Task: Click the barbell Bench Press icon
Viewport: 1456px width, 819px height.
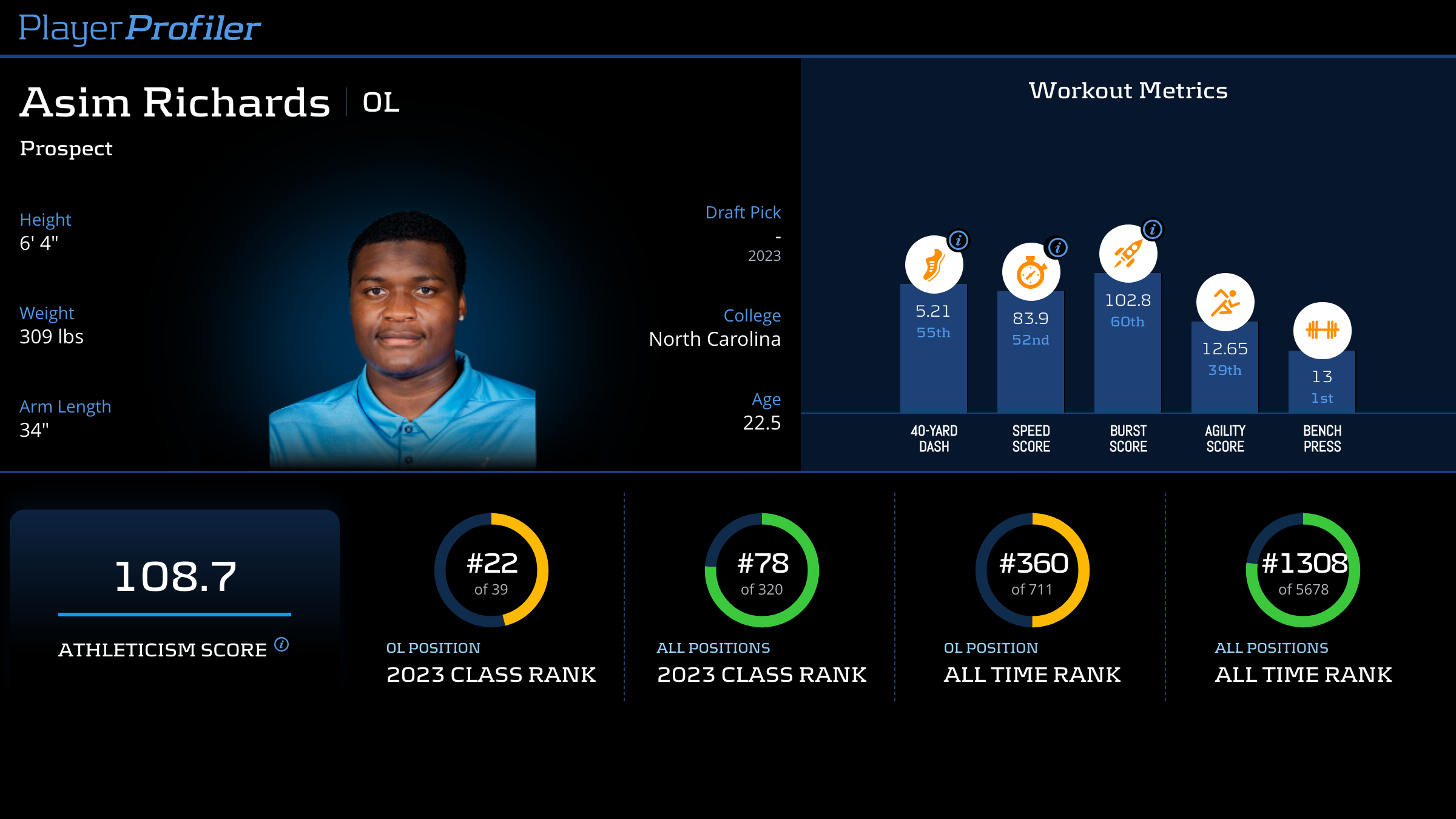Action: pos(1322,331)
